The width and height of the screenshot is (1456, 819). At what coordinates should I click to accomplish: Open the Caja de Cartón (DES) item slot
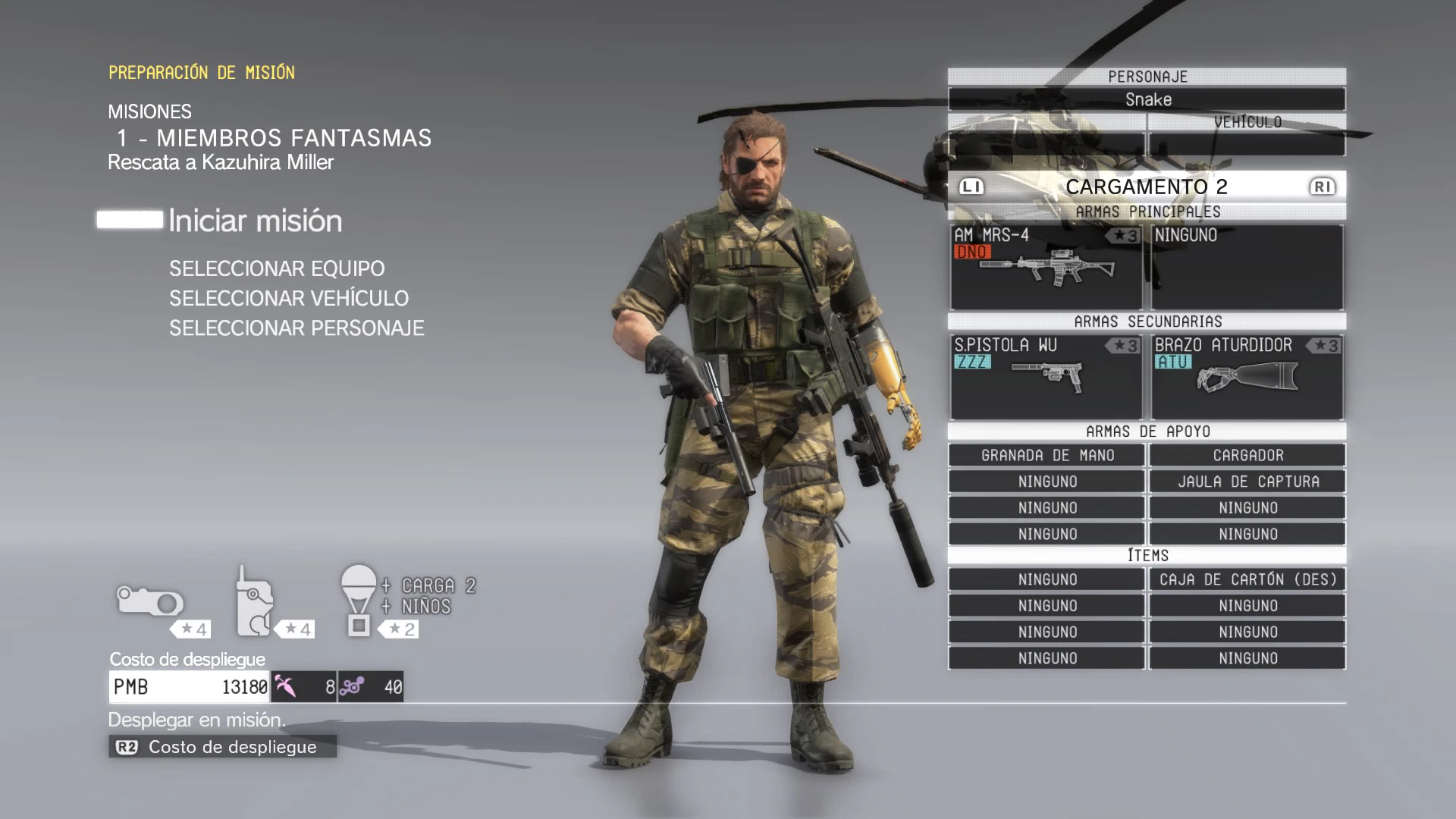1247,580
